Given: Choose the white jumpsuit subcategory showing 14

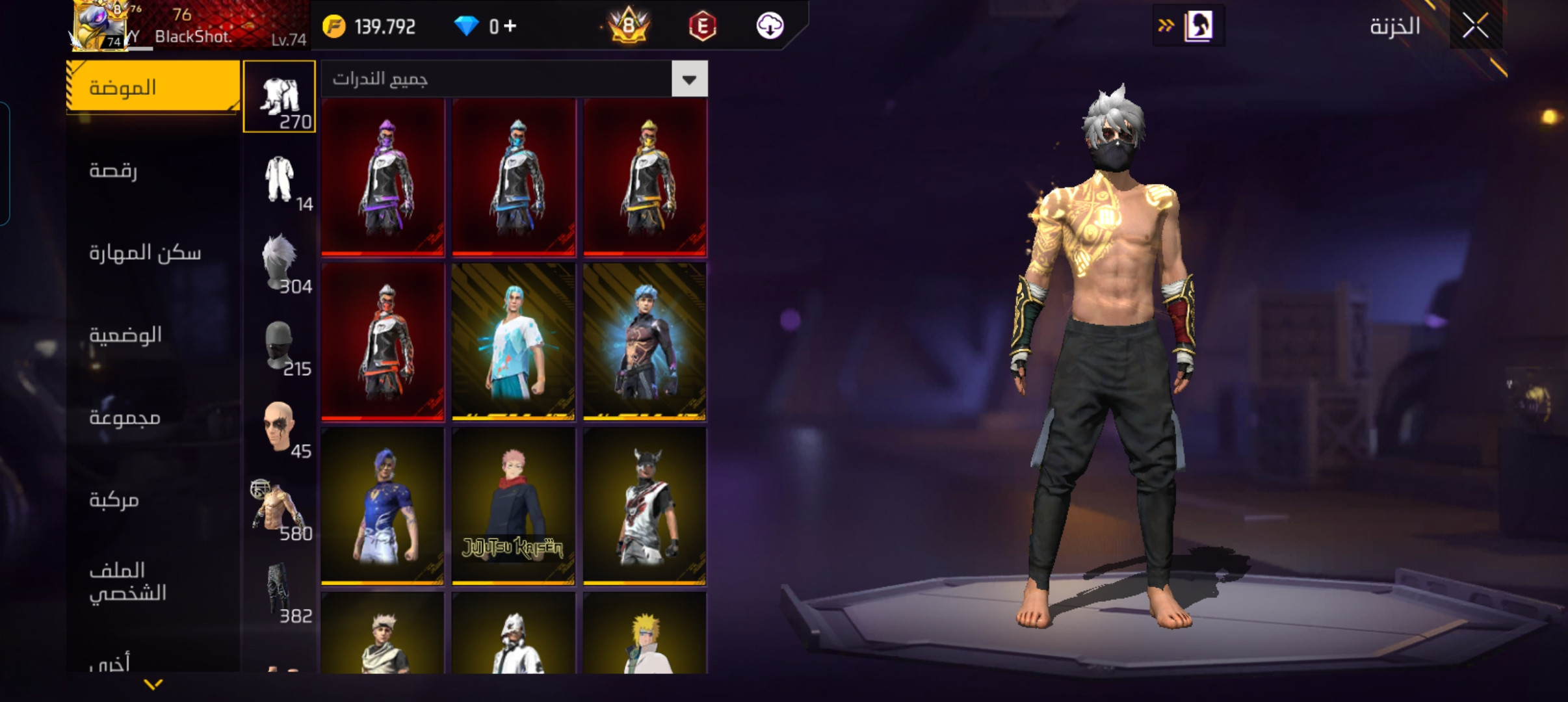Looking at the screenshot, I should [280, 179].
